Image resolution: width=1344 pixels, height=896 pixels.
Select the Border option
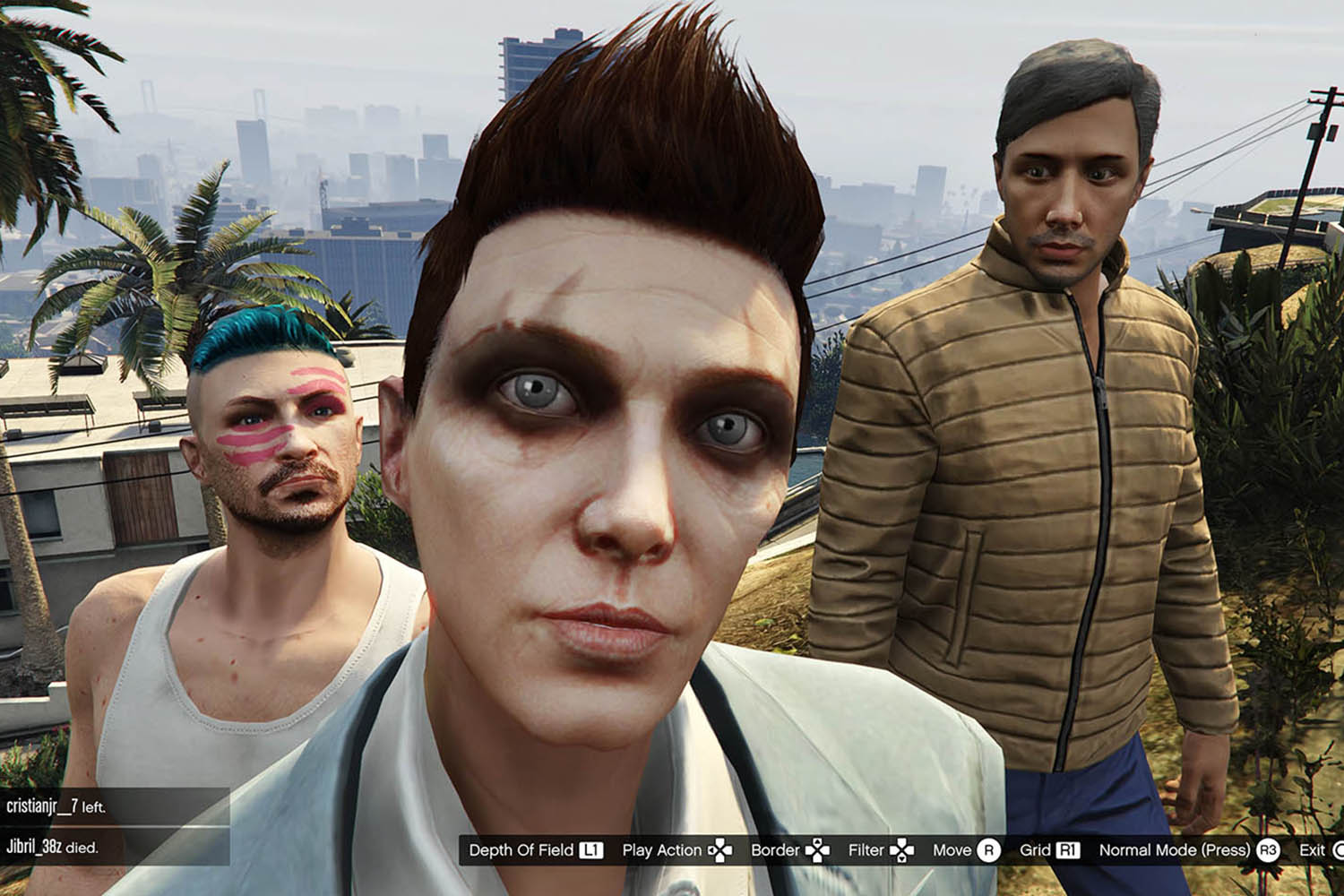[x=789, y=850]
